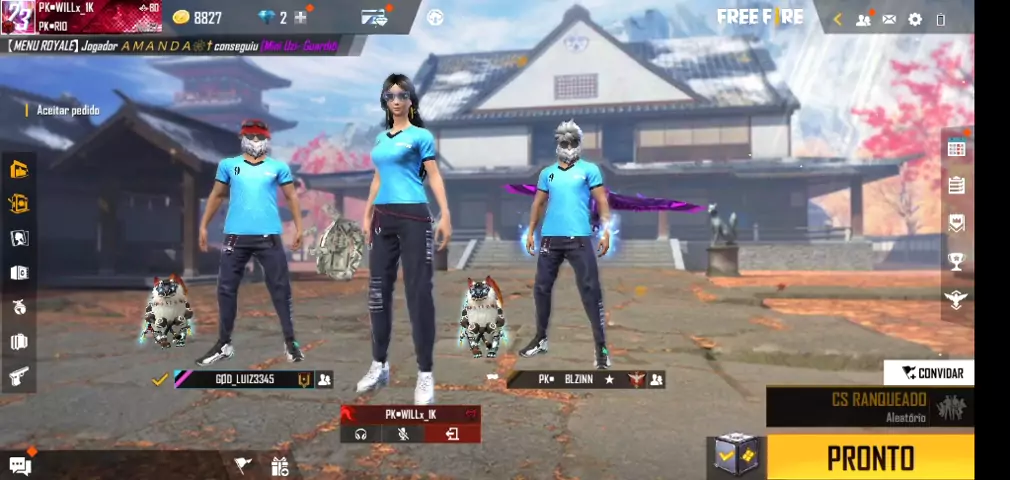Select the GOD_LUIZ3345 teammate name tag
Viewport: 1010px width, 480px height.
(245, 380)
